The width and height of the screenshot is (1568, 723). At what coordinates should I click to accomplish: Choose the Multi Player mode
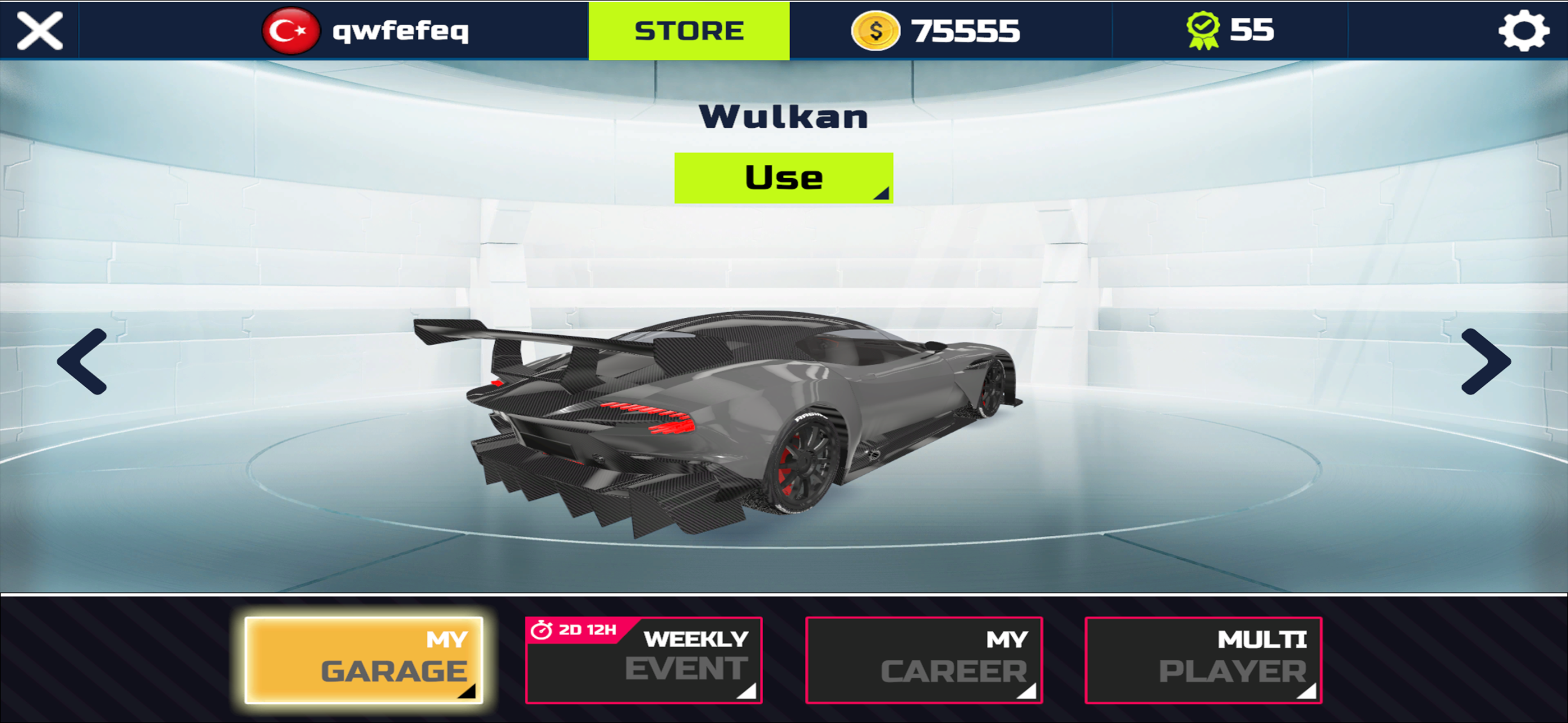(1203, 660)
